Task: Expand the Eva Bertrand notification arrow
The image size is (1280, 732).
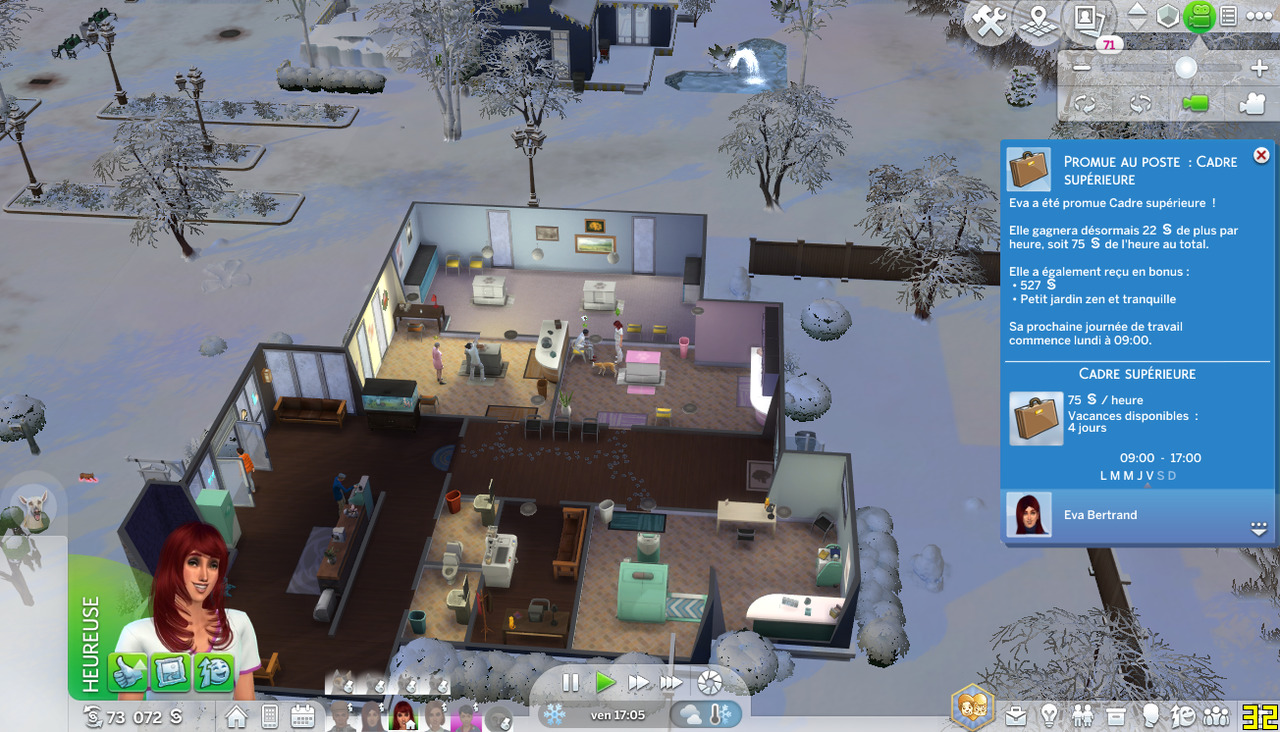Action: coord(1259,529)
